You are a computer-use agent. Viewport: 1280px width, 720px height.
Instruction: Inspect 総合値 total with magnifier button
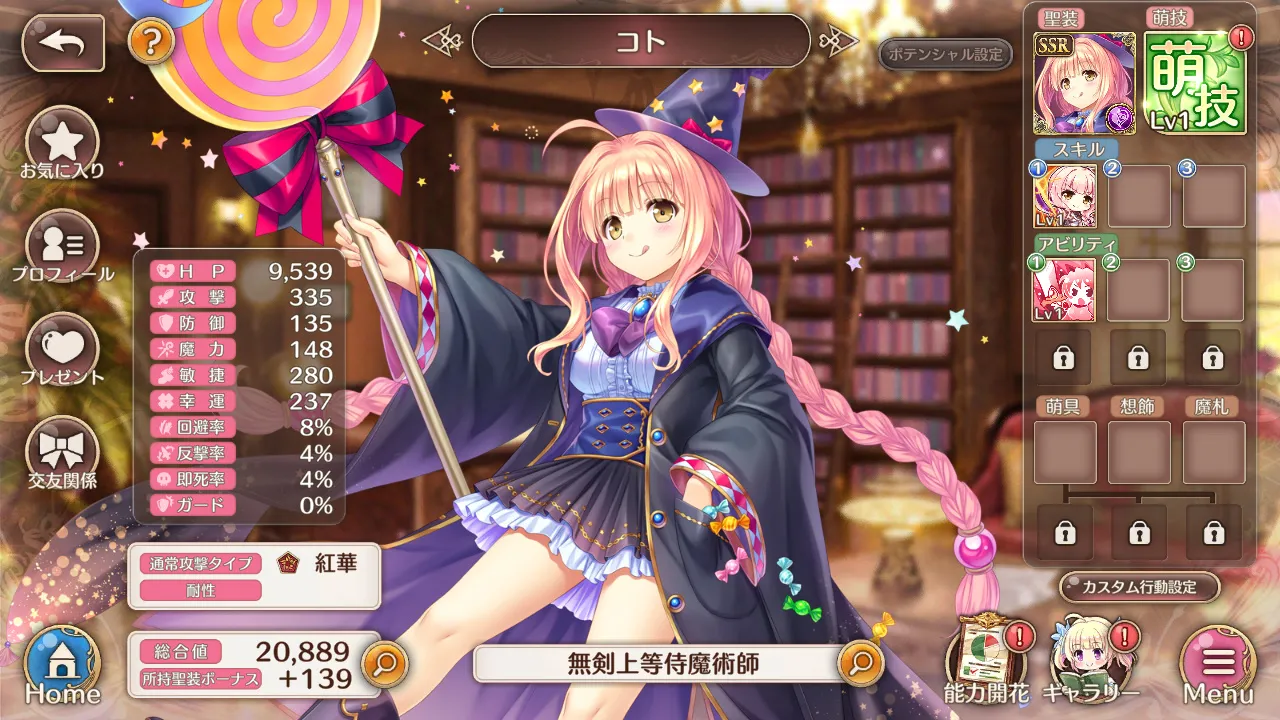(x=385, y=662)
